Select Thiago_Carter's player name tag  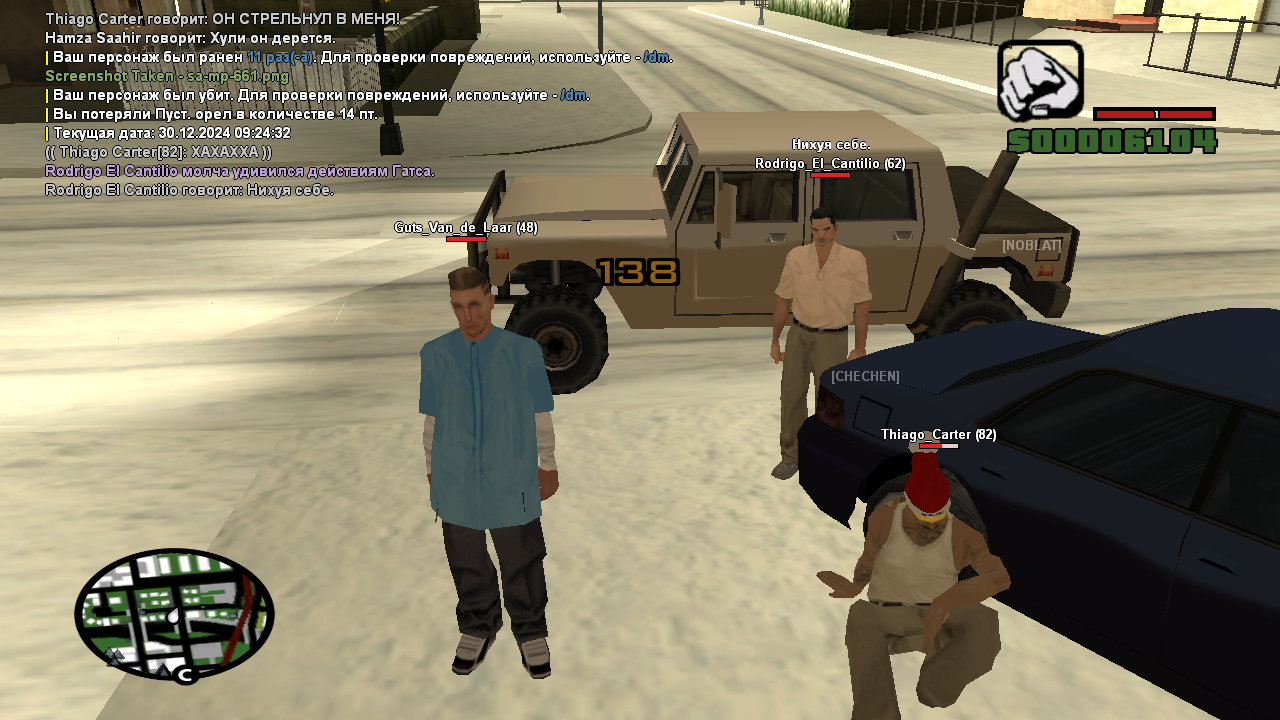coord(938,435)
